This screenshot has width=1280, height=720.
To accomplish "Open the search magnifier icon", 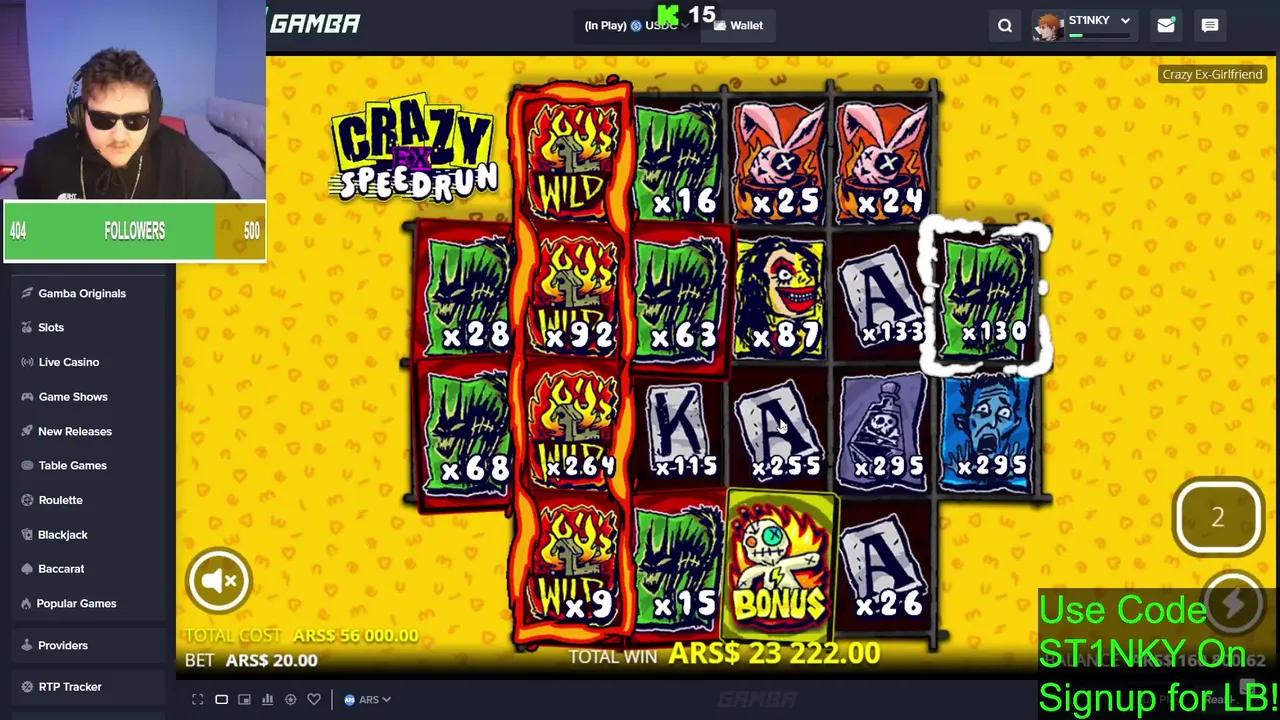I will 1005,25.
